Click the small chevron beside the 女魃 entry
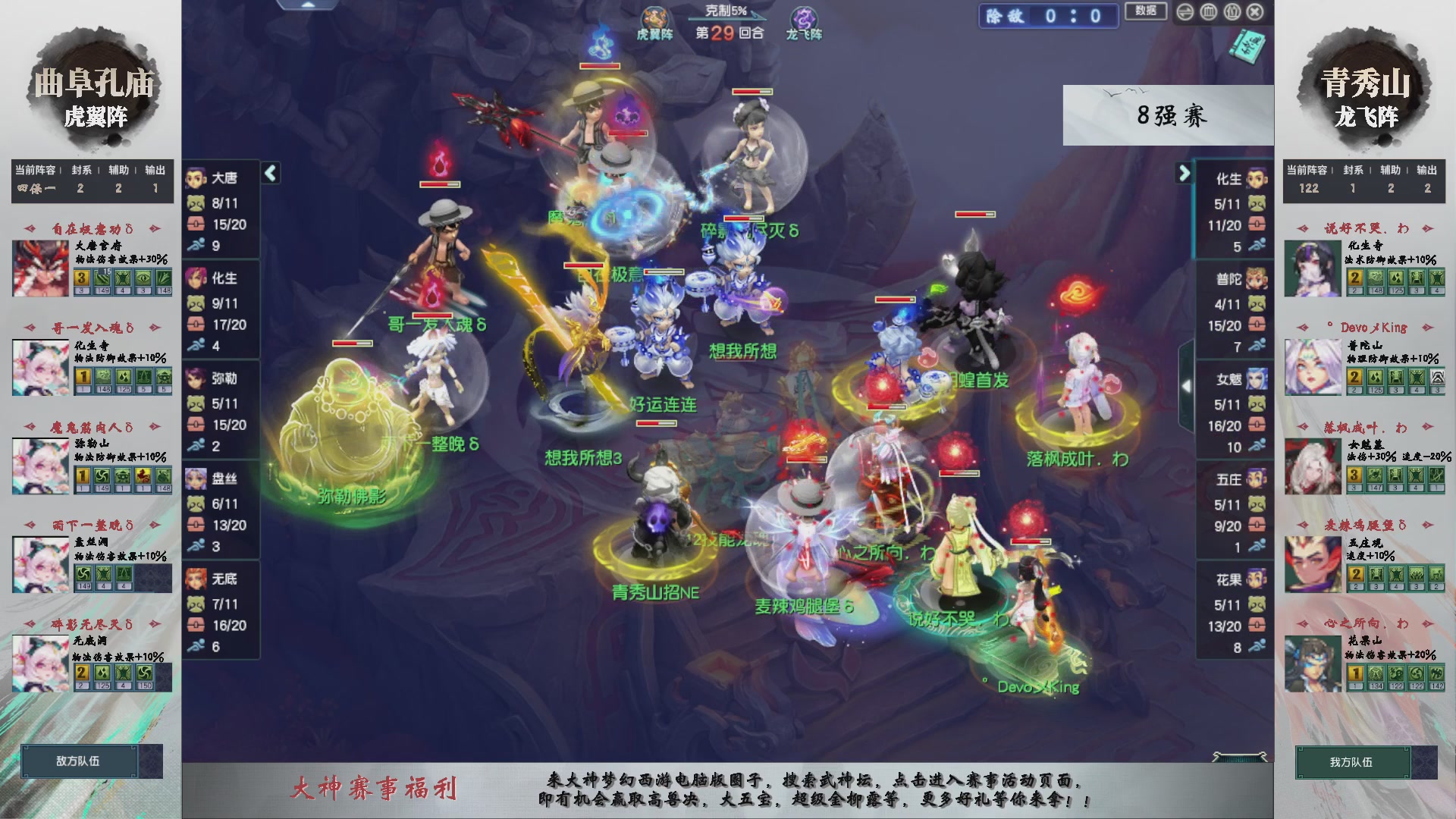The height and width of the screenshot is (819, 1456). [x=1187, y=385]
